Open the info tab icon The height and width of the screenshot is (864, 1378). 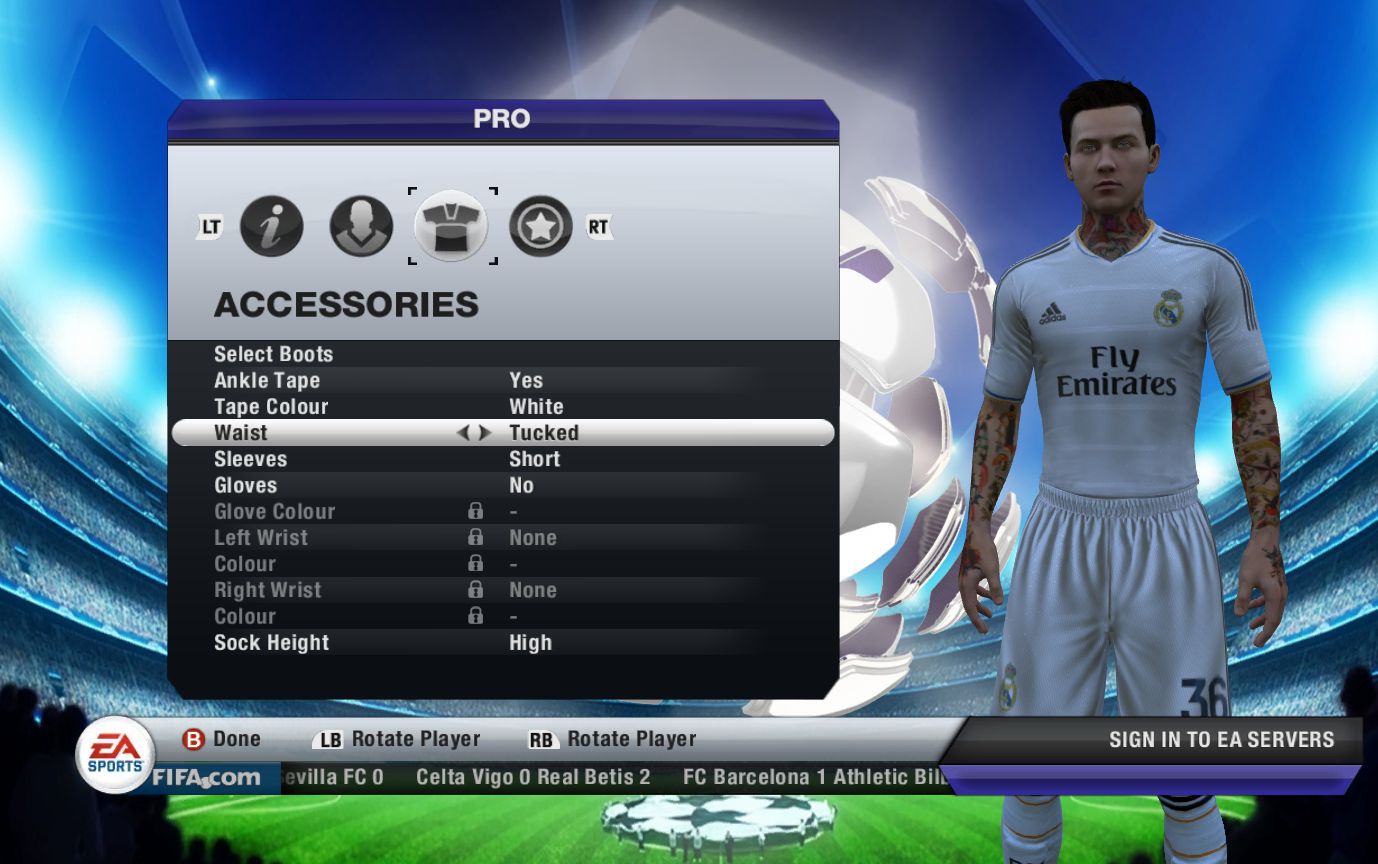point(271,226)
